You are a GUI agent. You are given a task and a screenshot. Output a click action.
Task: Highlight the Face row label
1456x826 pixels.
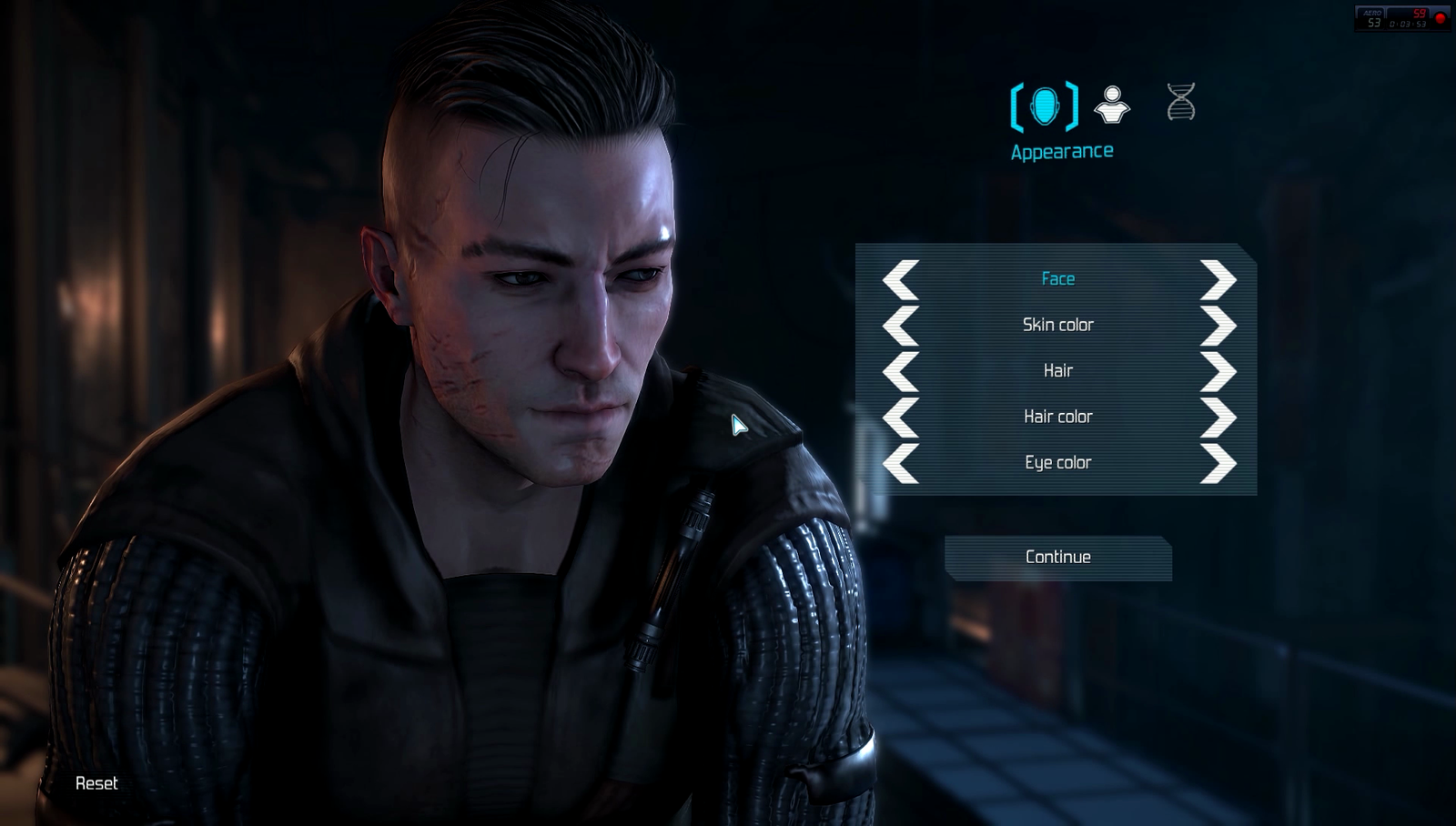point(1057,279)
